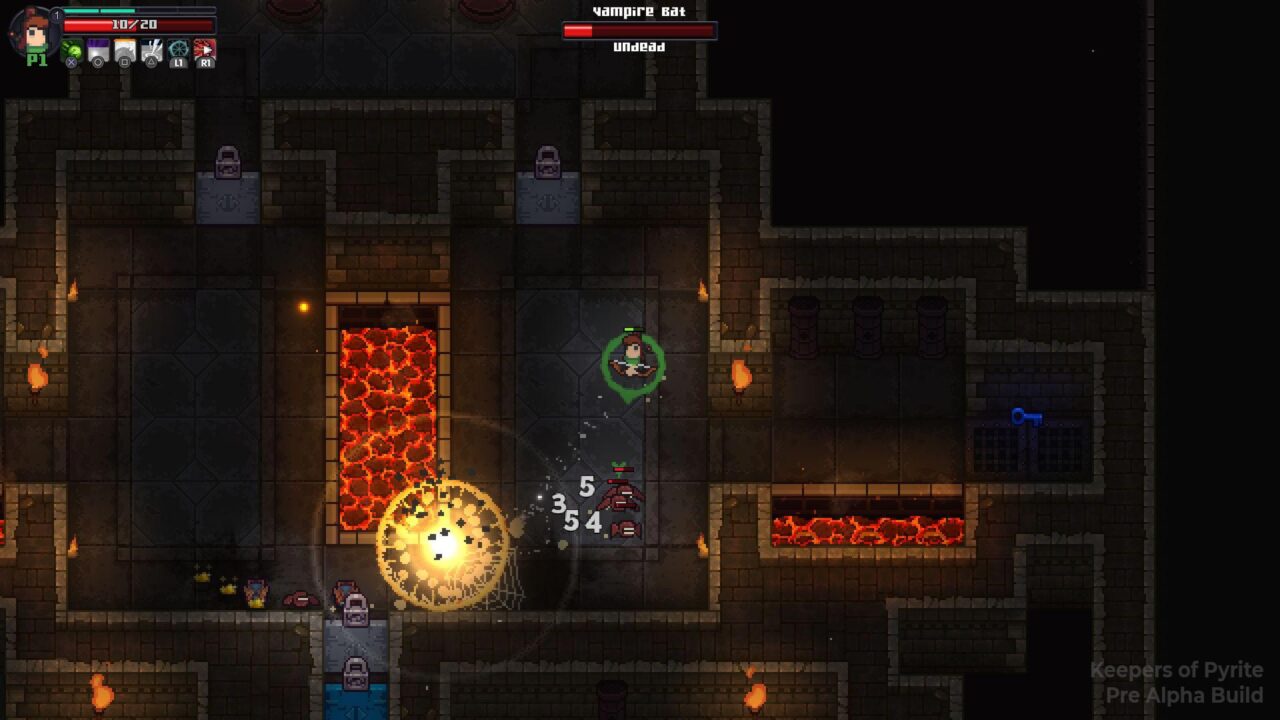1280x720 pixels.
Task: Click the P1 character portrait
Action: click(36, 30)
